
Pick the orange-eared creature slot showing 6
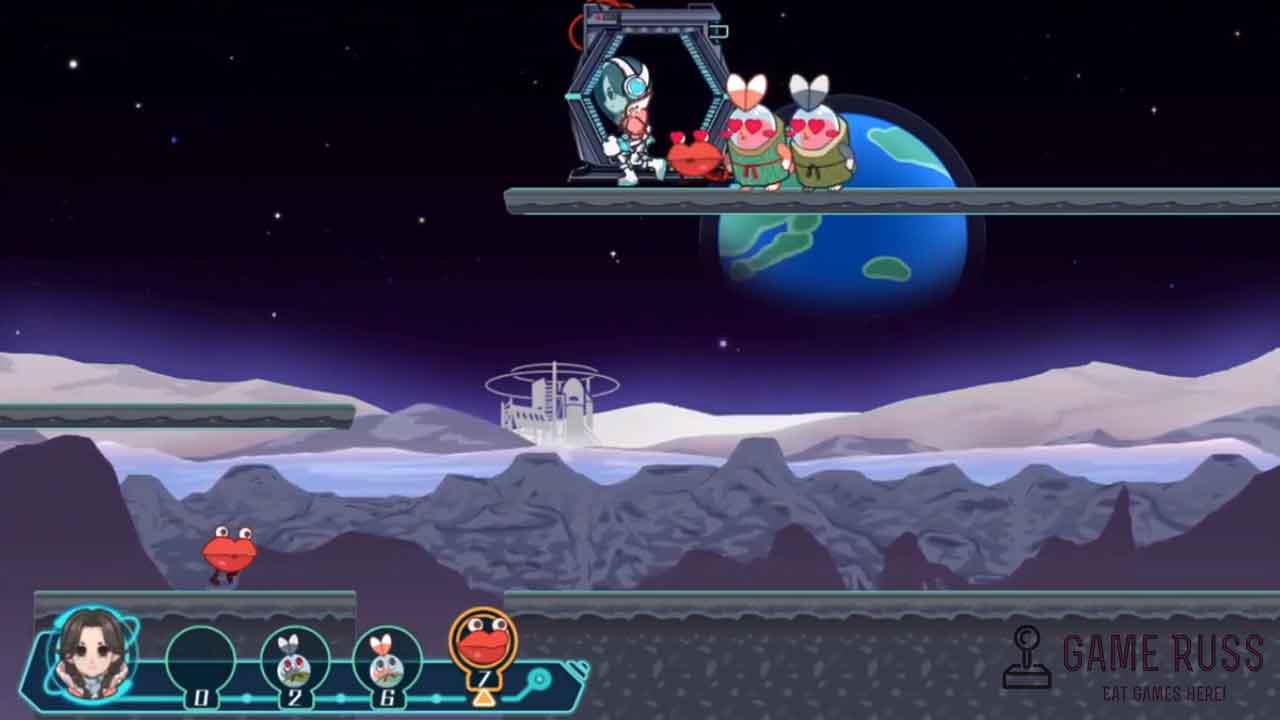click(387, 660)
